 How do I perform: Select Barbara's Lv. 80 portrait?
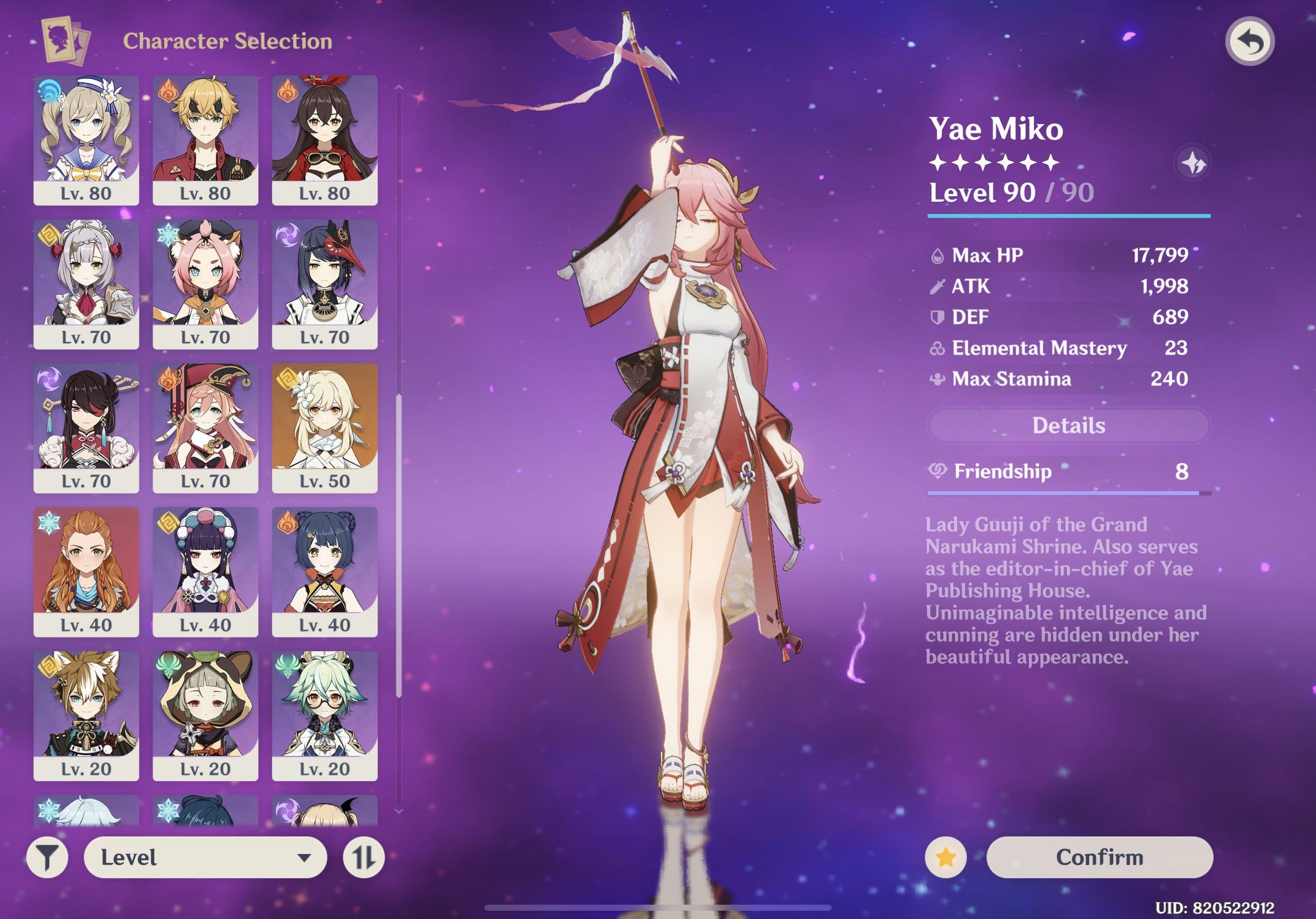(86, 140)
